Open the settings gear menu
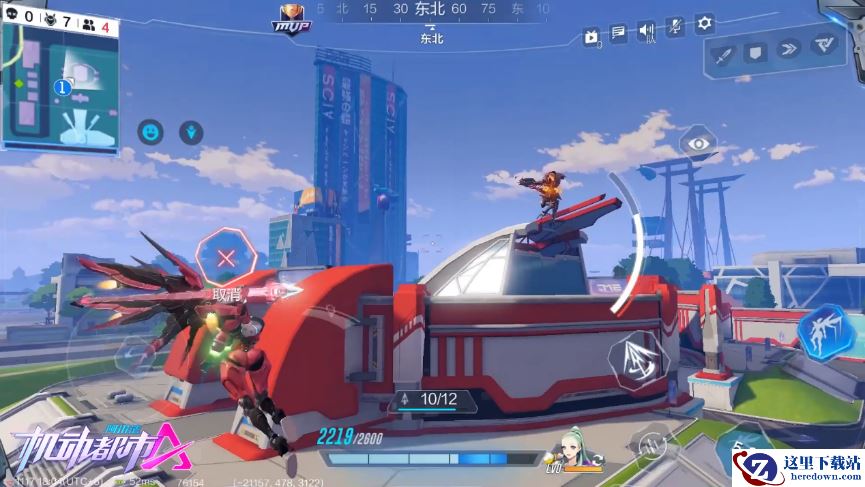865x487 pixels. coord(705,23)
